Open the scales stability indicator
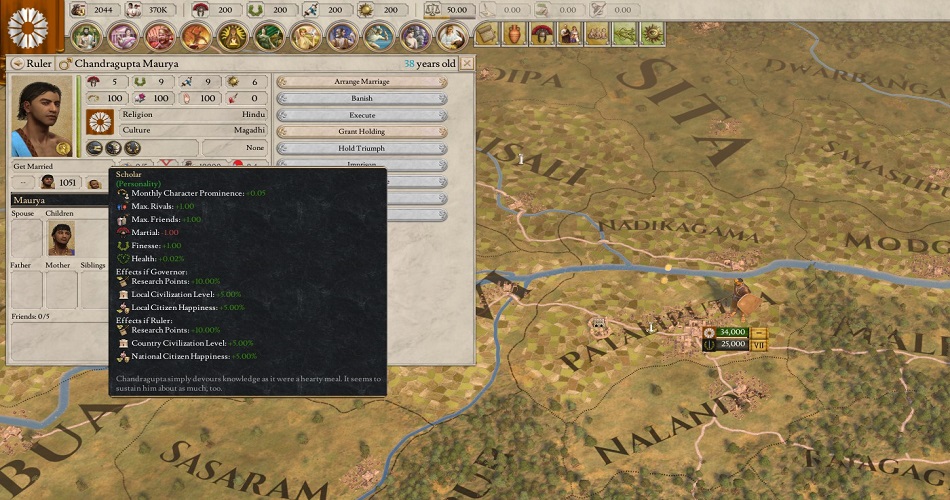This screenshot has width=950, height=500. 434,10
